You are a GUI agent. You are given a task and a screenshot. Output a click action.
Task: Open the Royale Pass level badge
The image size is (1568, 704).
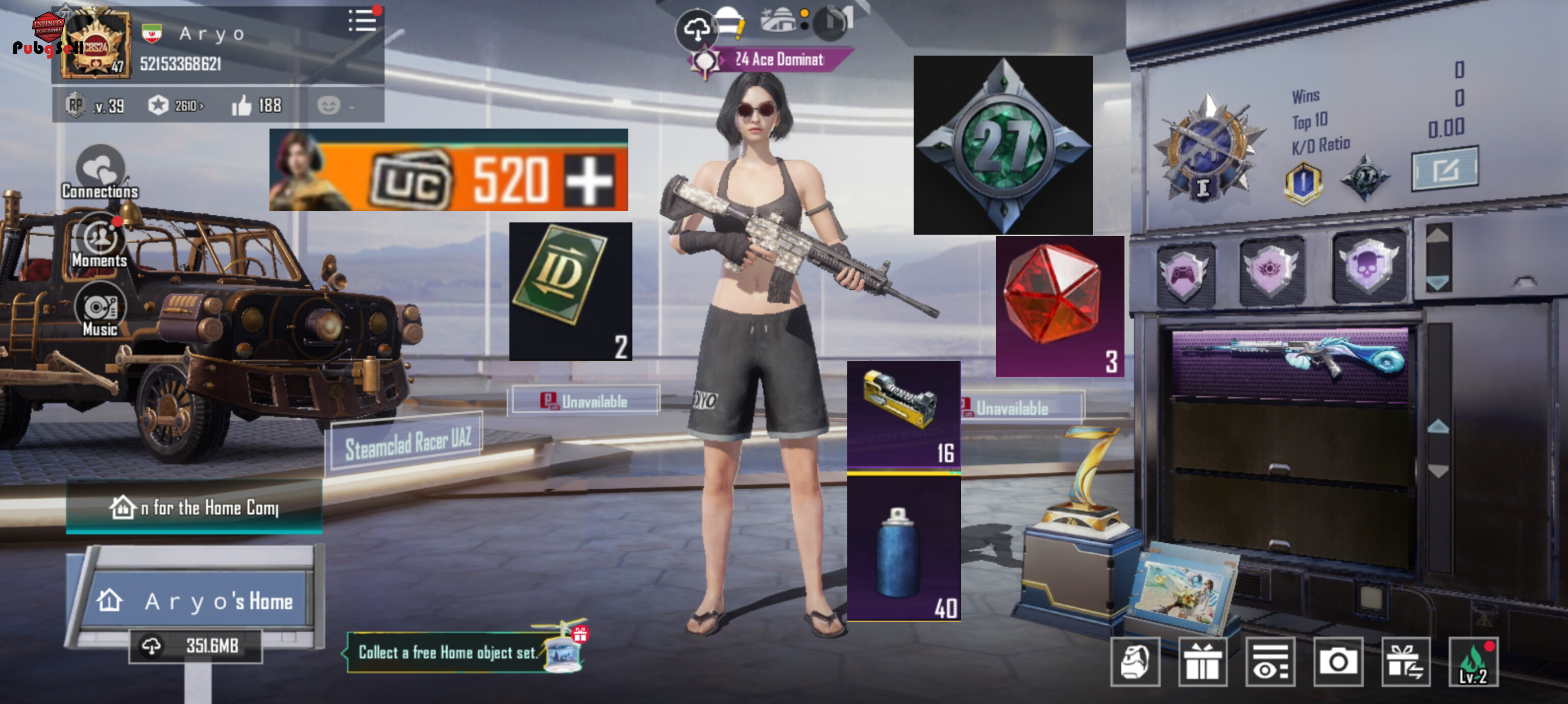coord(94,106)
